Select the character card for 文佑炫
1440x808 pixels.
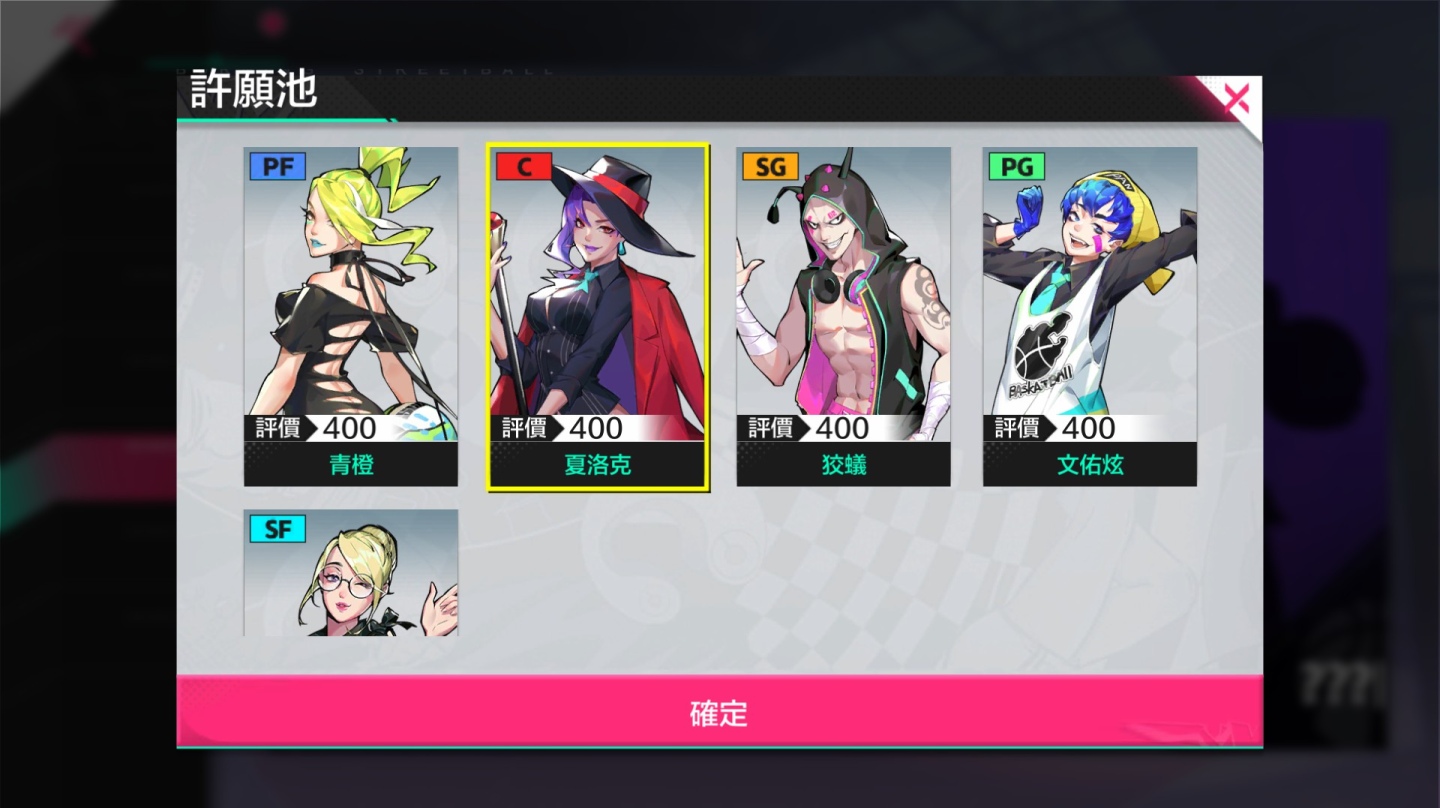pos(1089,300)
